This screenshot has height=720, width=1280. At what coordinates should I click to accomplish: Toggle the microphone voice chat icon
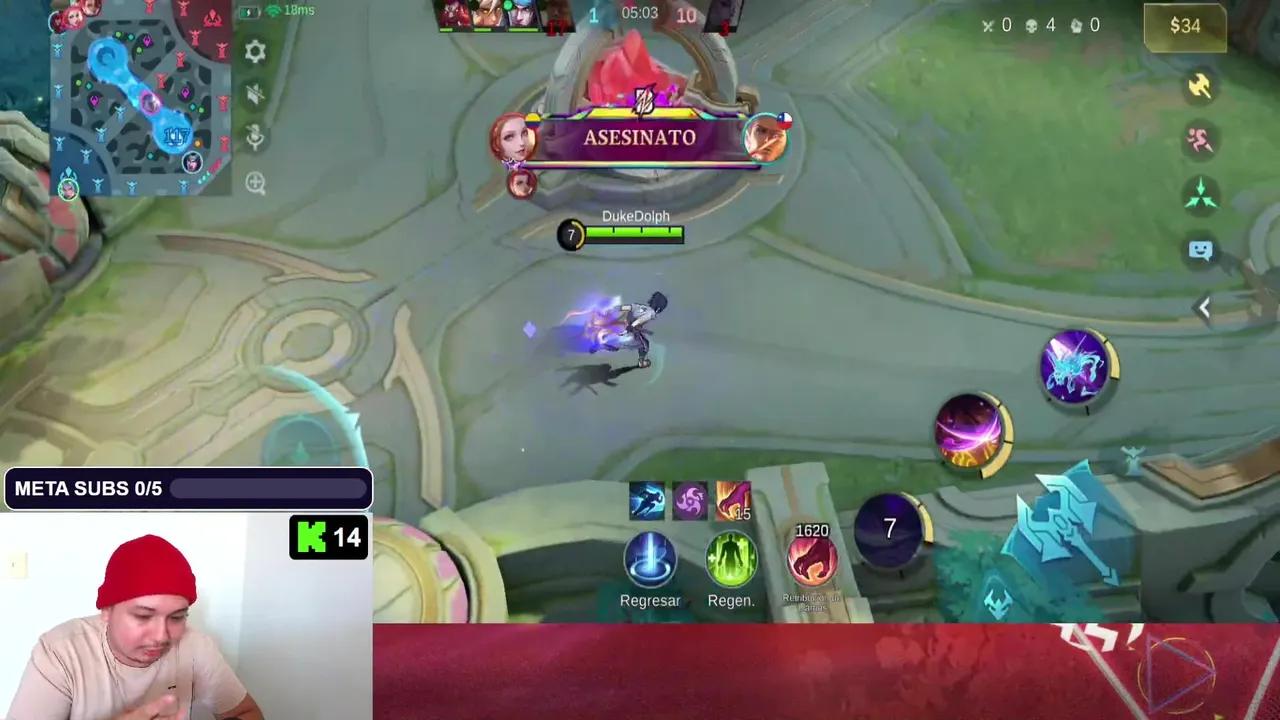(256, 140)
